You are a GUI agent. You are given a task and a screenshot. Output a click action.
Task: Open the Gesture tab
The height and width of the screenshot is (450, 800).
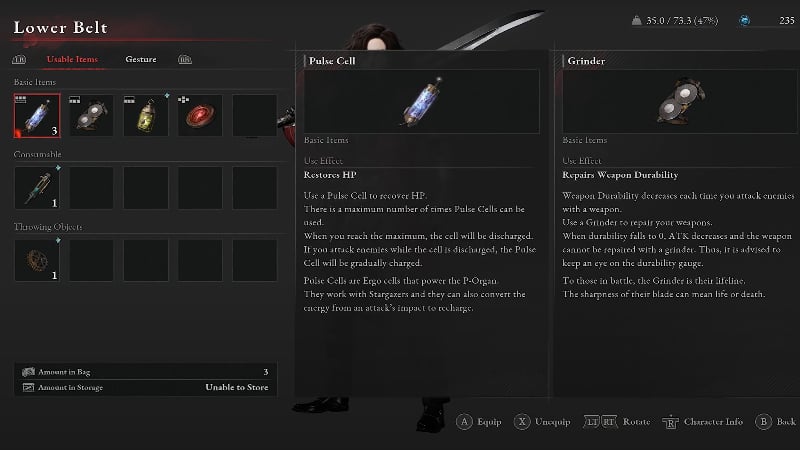(x=141, y=59)
